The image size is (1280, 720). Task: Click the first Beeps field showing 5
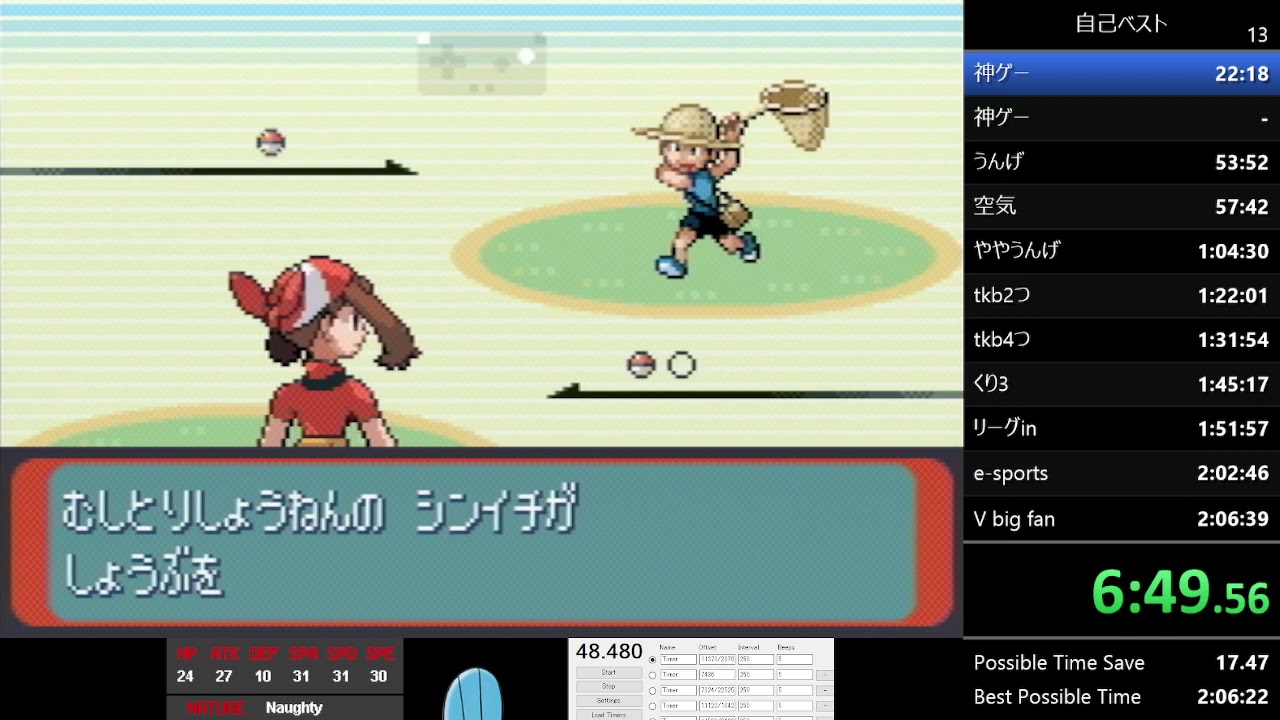(x=795, y=659)
